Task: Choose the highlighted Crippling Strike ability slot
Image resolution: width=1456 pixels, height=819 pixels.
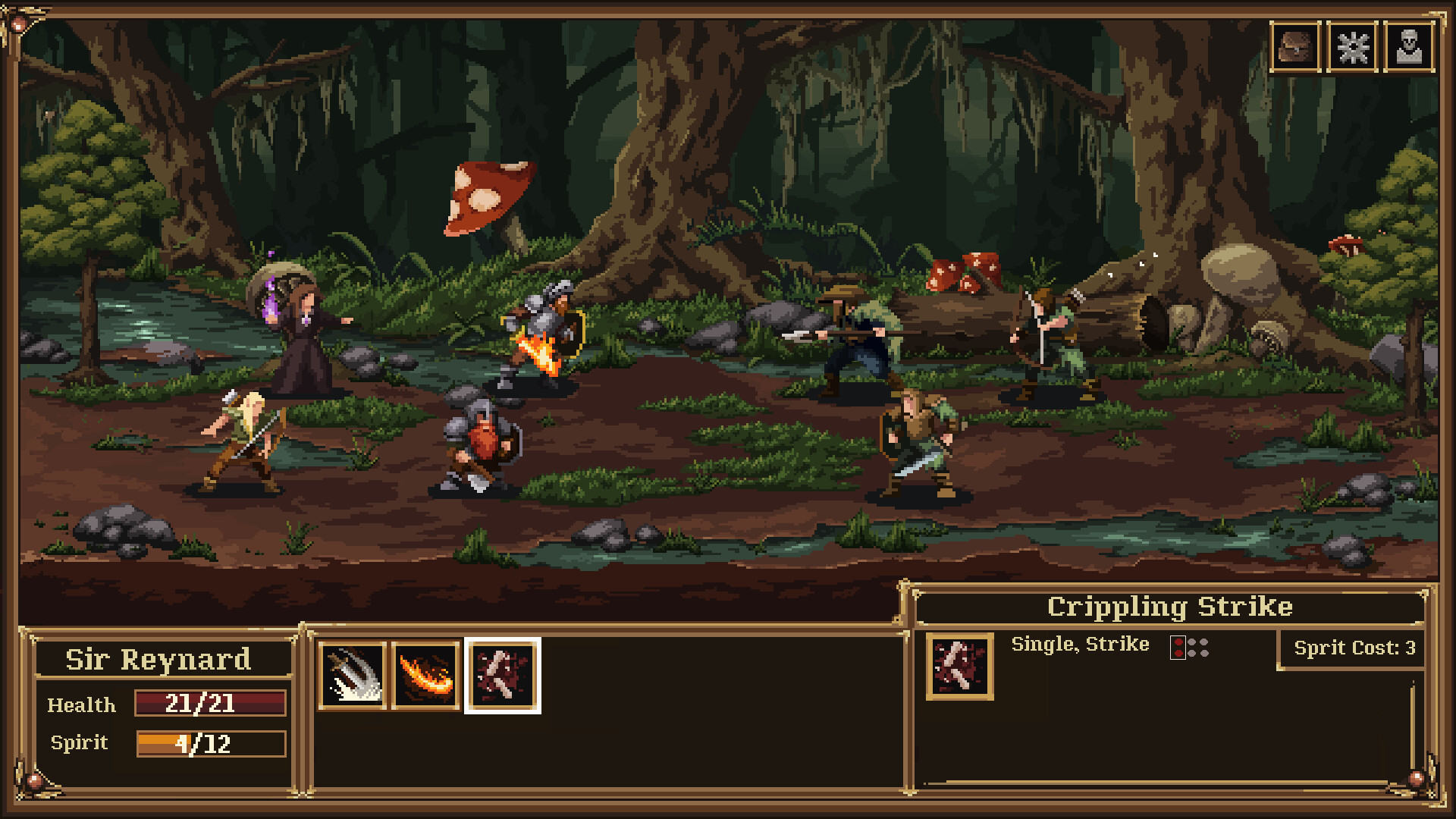Action: click(x=502, y=676)
